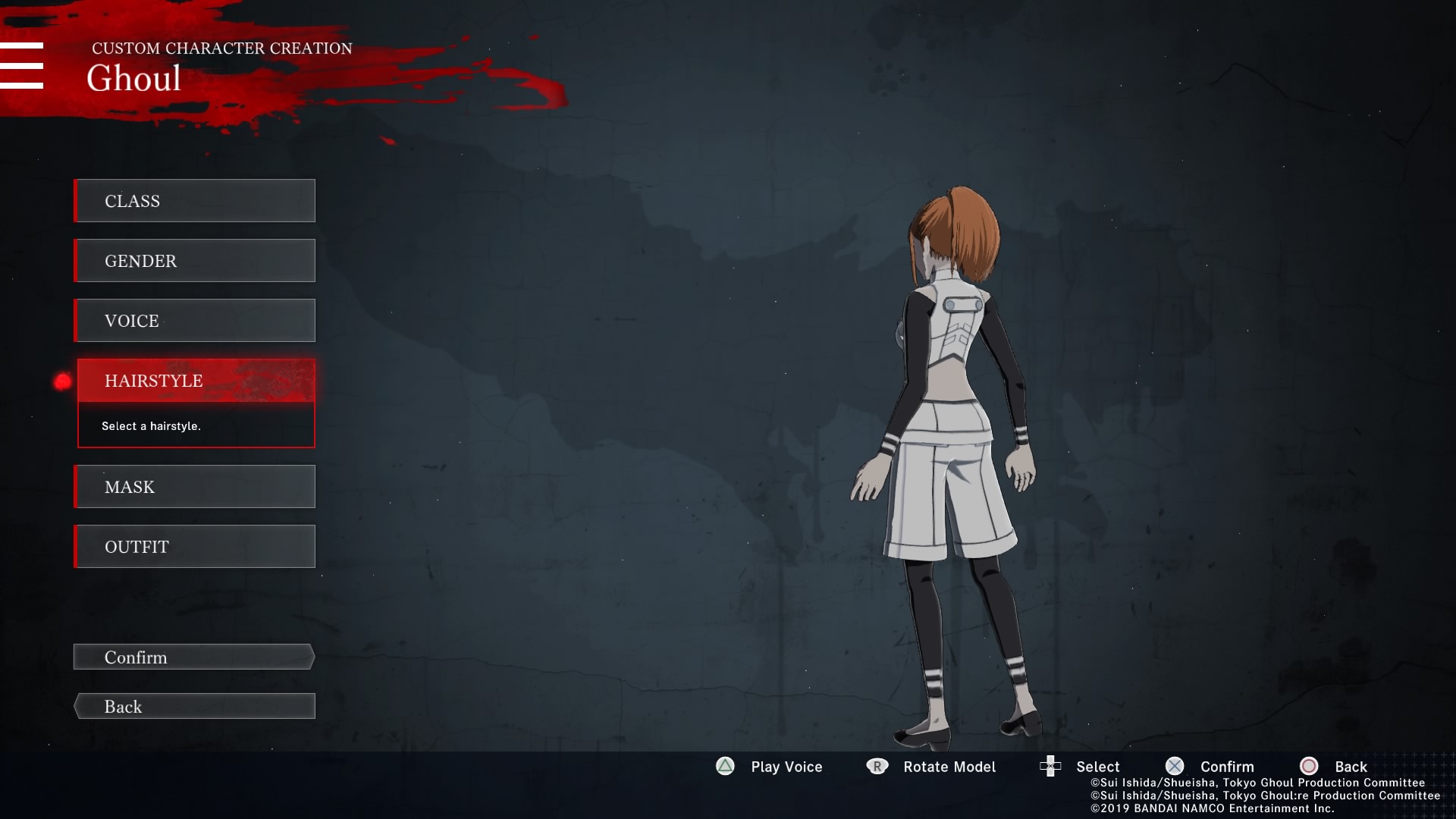
Task: Click the Confirm button to finalize character
Action: click(x=194, y=657)
